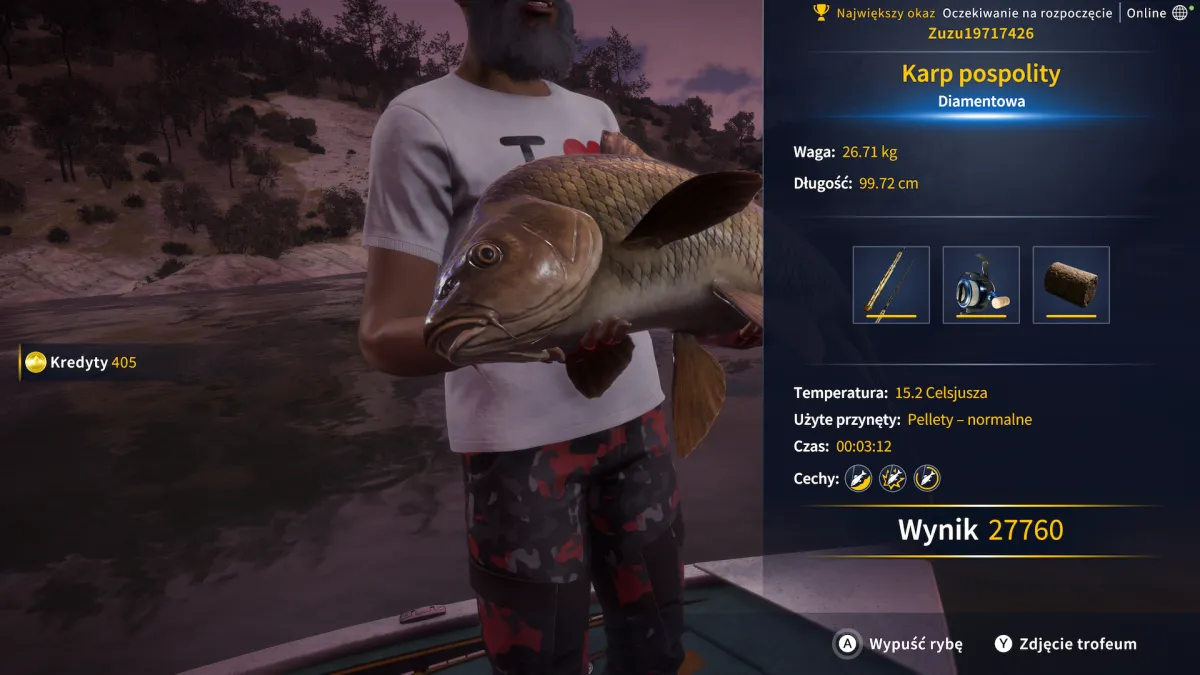This screenshot has width=1200, height=675.
Task: Click the fish trait icon with starburst
Action: coord(892,479)
